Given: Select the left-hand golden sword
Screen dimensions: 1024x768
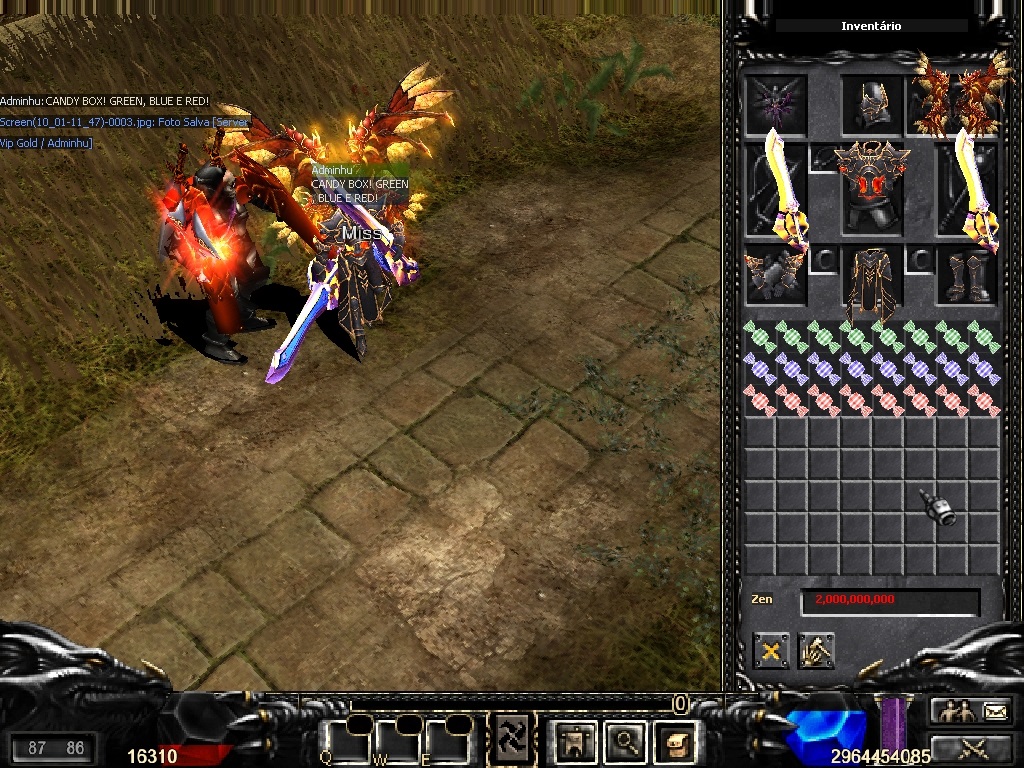Looking at the screenshot, I should click(x=779, y=190).
